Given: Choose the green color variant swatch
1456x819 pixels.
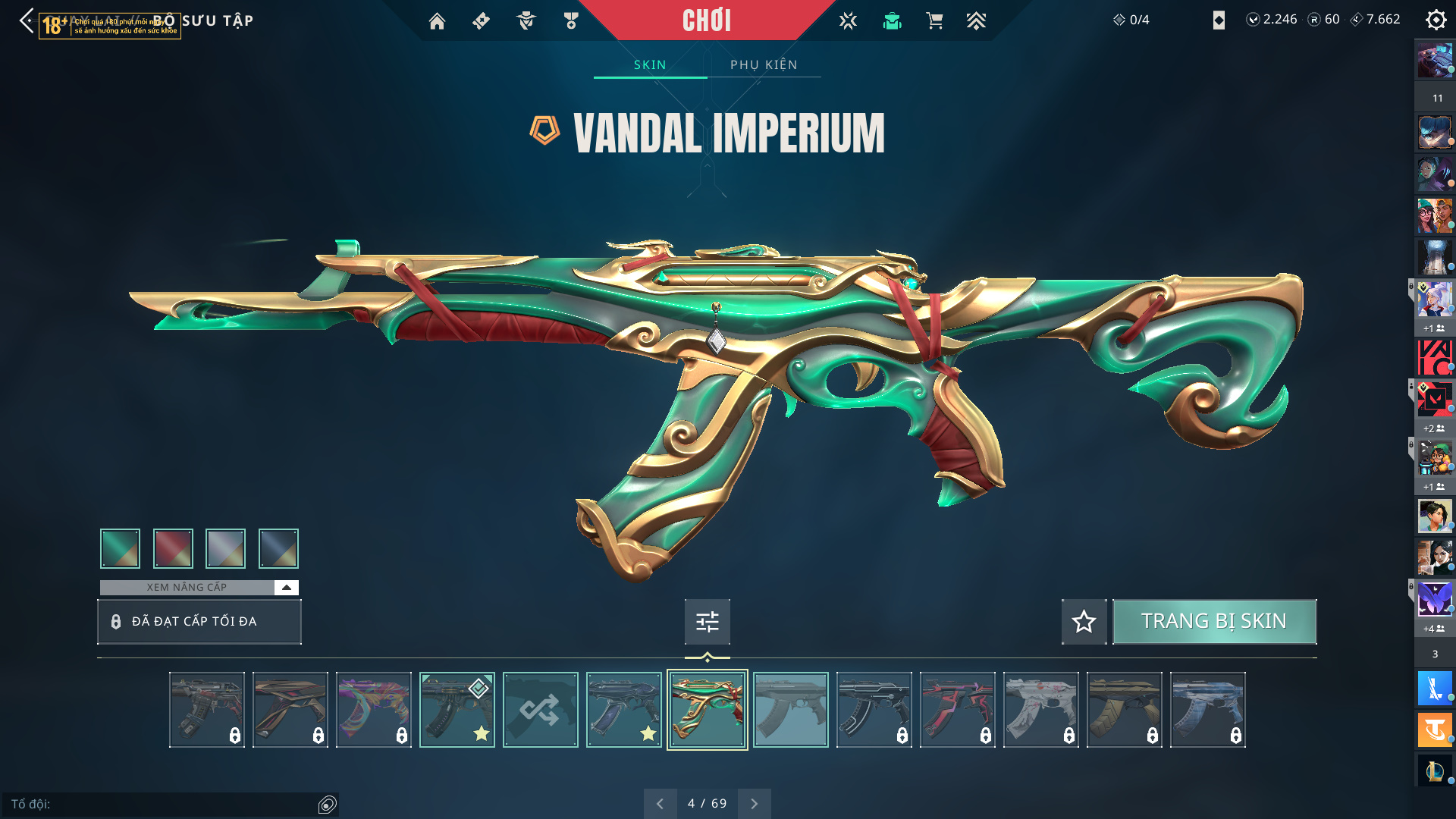Looking at the screenshot, I should point(120,548).
